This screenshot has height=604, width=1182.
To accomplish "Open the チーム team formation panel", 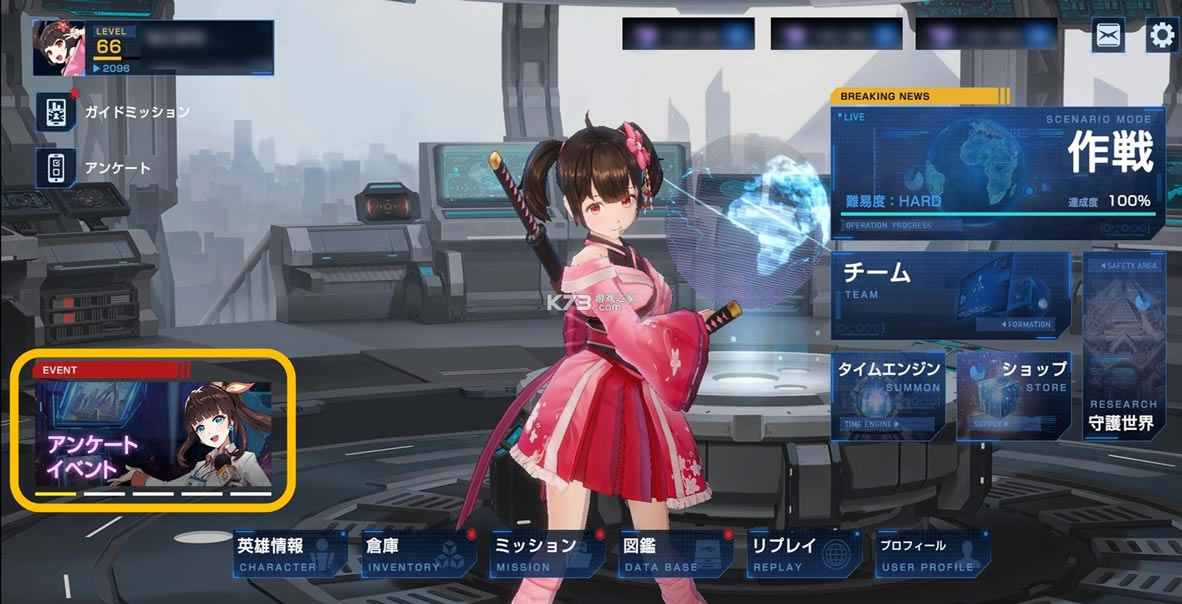I will (950, 294).
